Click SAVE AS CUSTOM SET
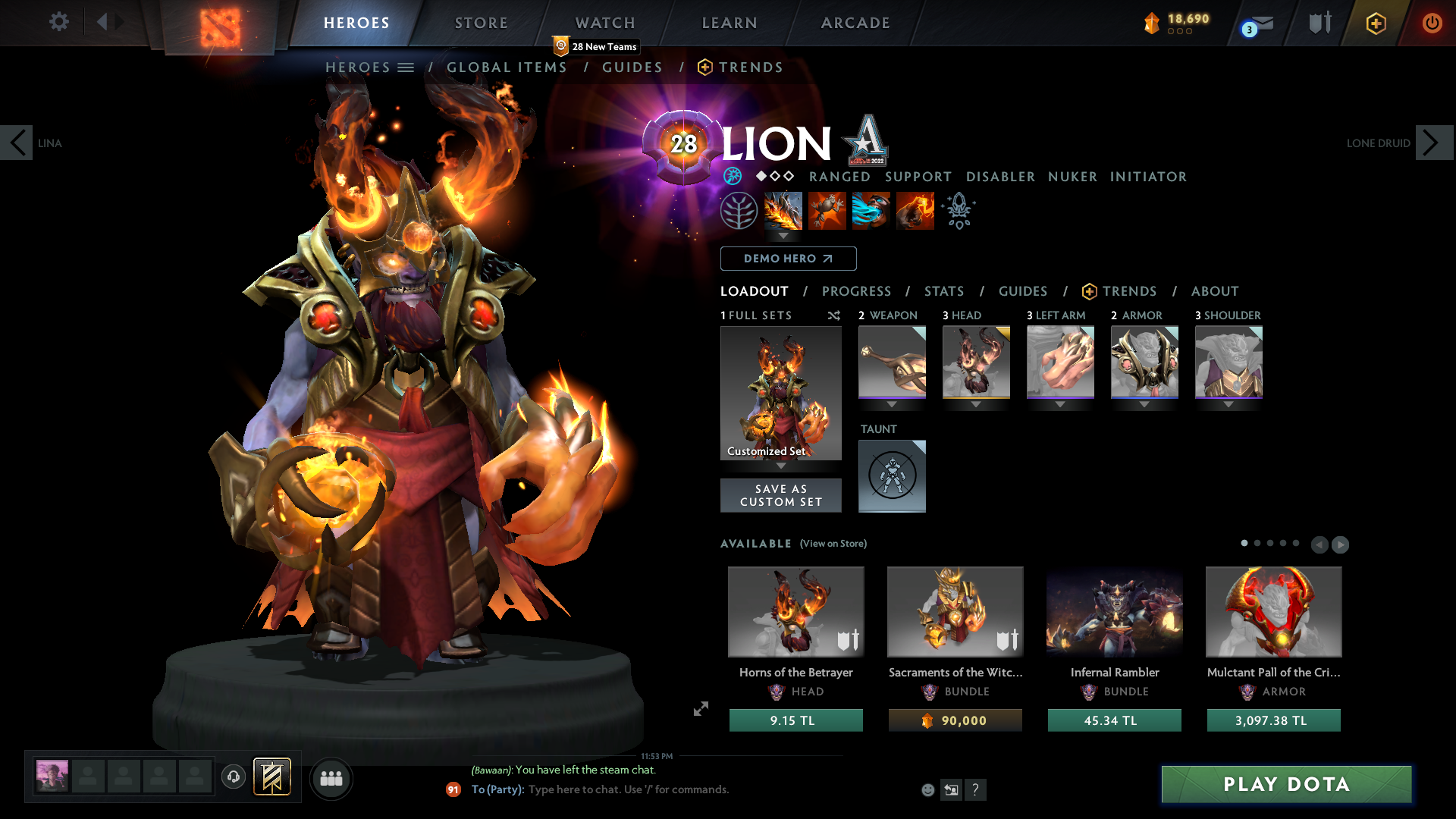 tap(780, 495)
